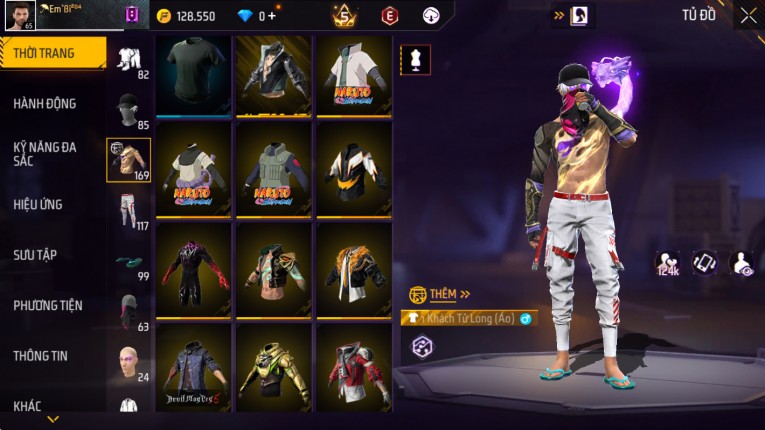Select the plain dark t-shirt item
The width and height of the screenshot is (765, 430).
tap(194, 74)
